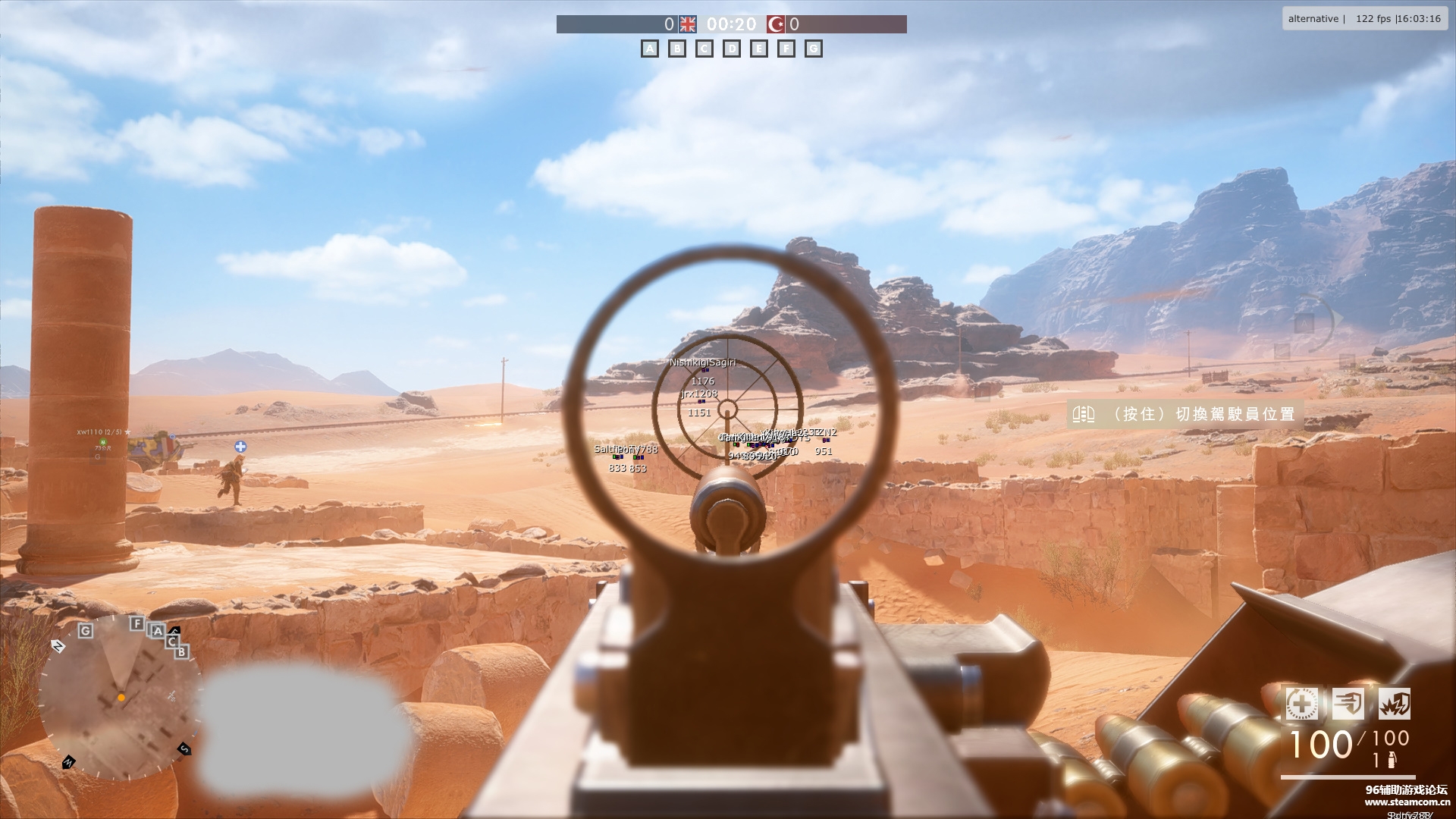Click the grenade count icon

click(x=1394, y=760)
